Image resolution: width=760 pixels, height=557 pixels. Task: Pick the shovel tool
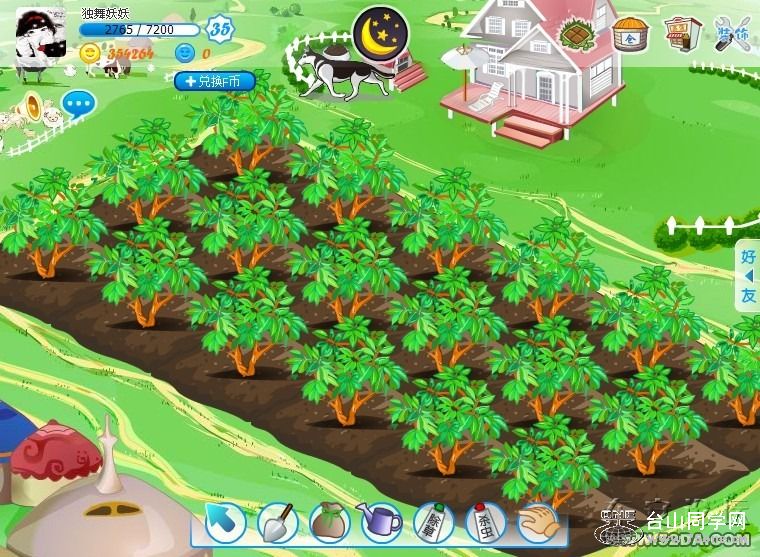(277, 521)
